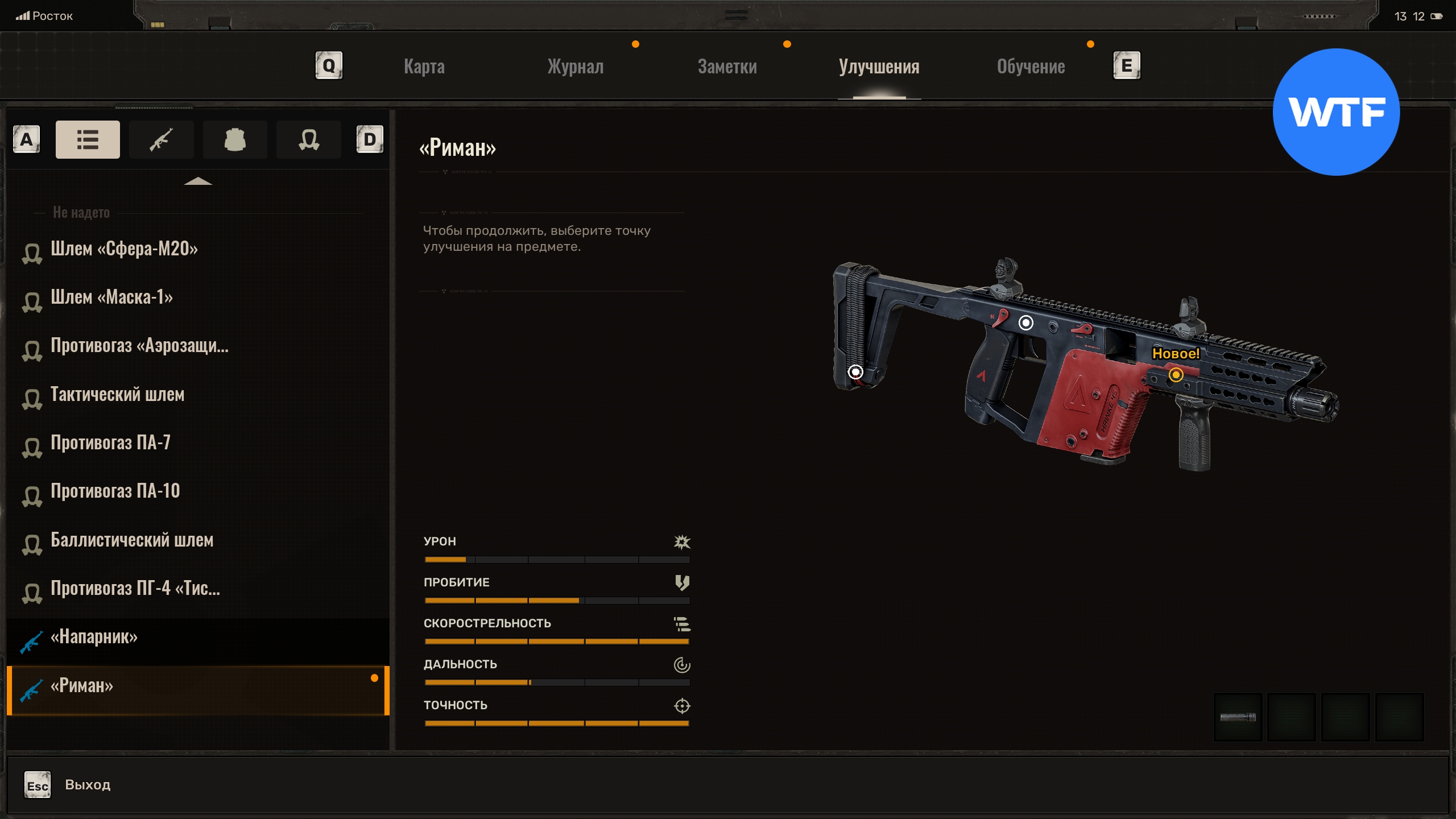
Task: Select the «Напарник» weapon entry
Action: [94, 637]
